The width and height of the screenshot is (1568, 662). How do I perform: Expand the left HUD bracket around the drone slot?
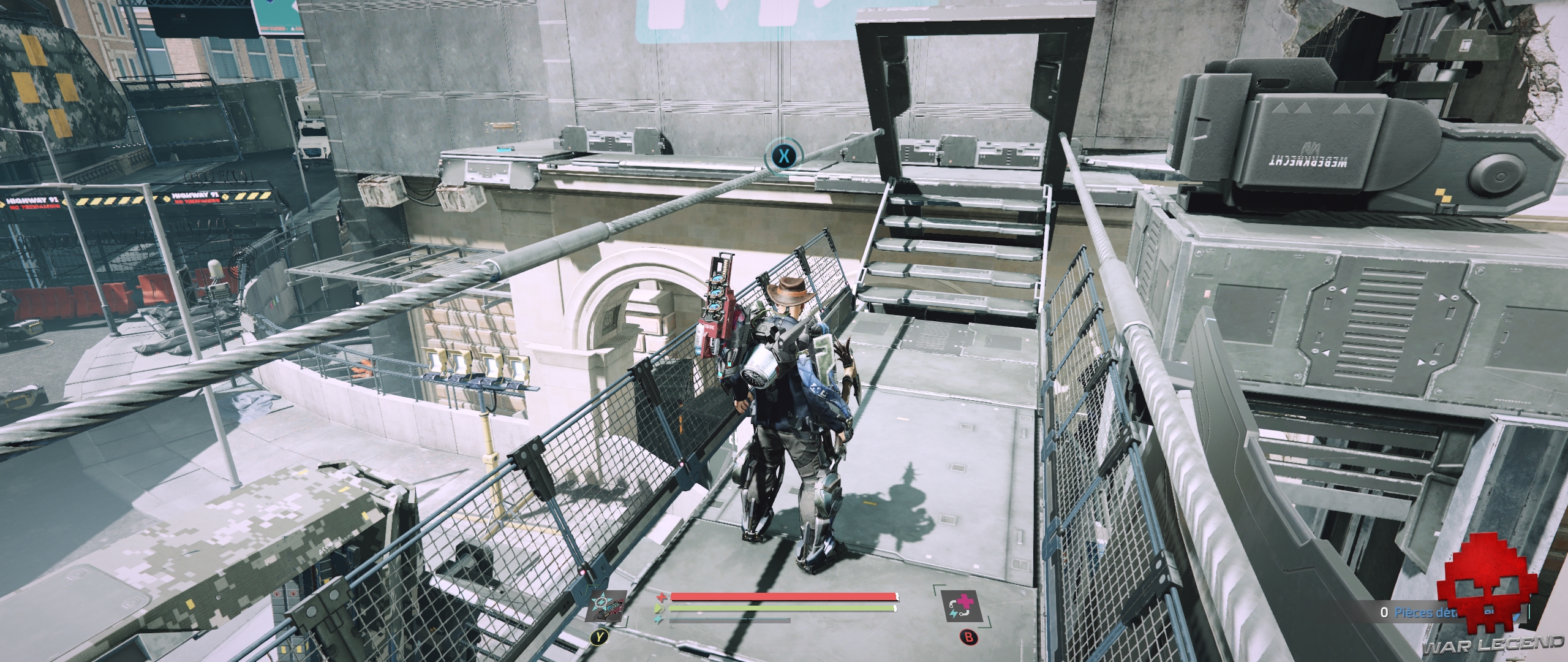click(x=626, y=621)
